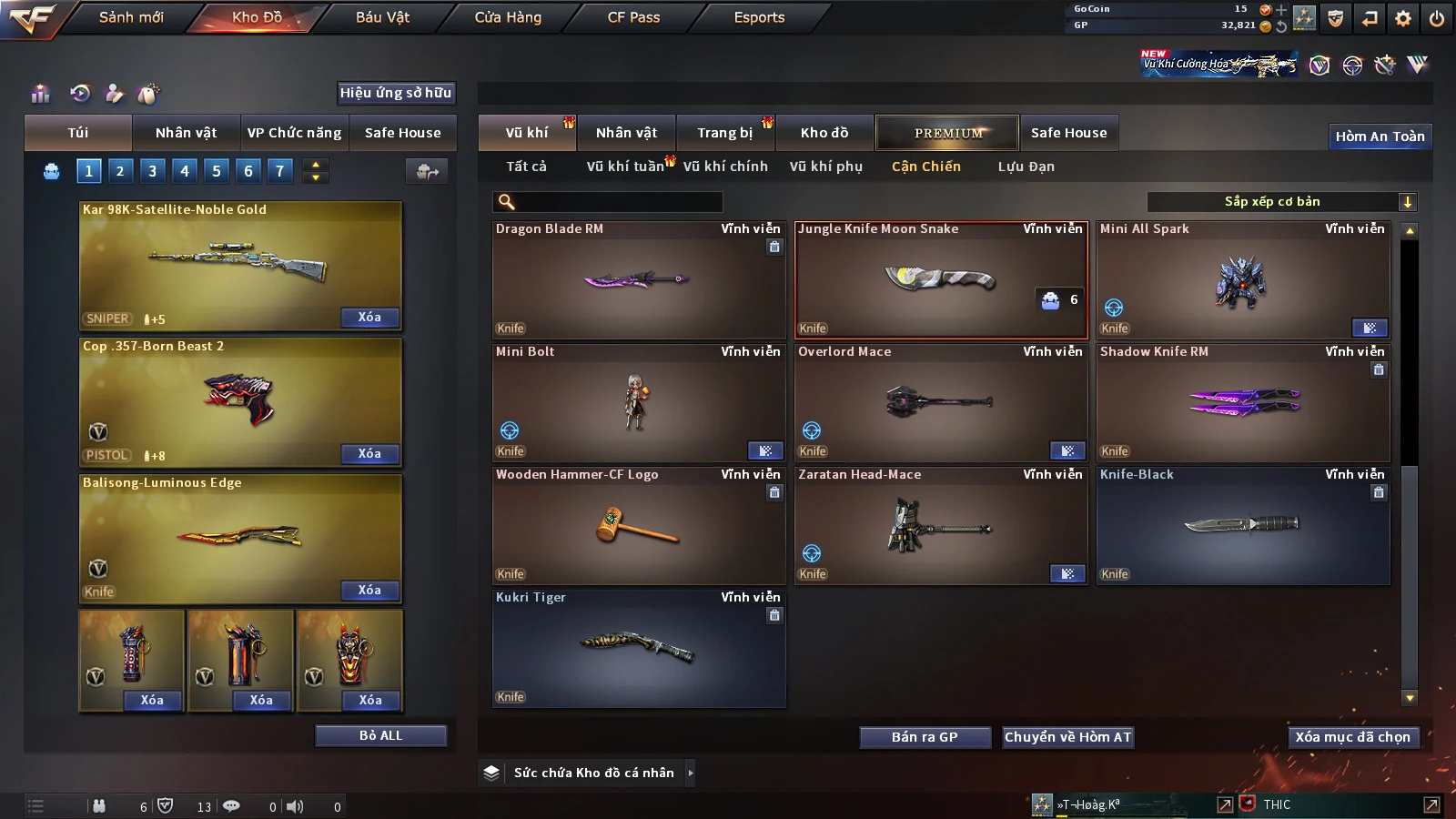The height and width of the screenshot is (819, 1456).
Task: Unequip everything with Bỏ ALL
Action: click(380, 735)
